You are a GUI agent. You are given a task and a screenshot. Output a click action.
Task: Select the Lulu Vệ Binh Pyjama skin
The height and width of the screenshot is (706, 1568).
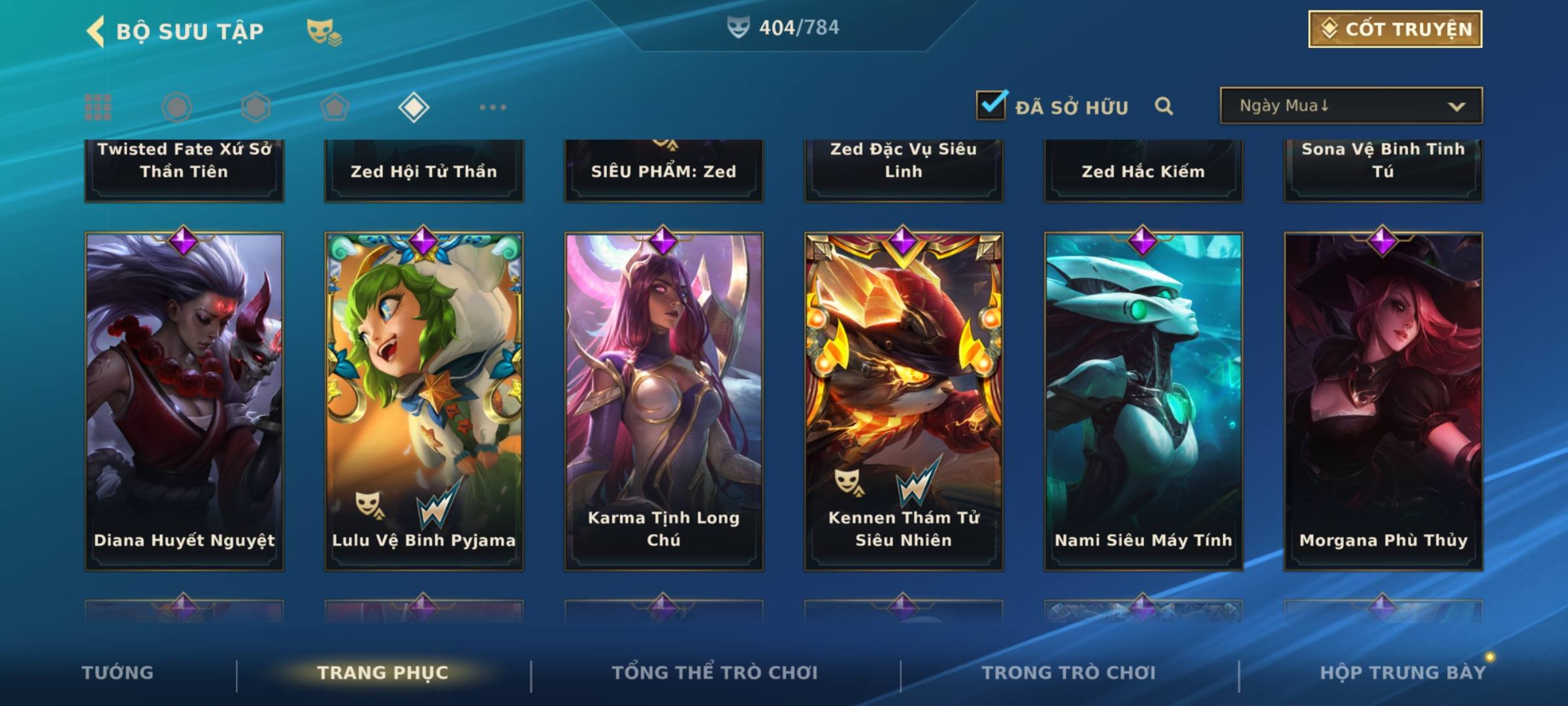pyautogui.click(x=424, y=401)
